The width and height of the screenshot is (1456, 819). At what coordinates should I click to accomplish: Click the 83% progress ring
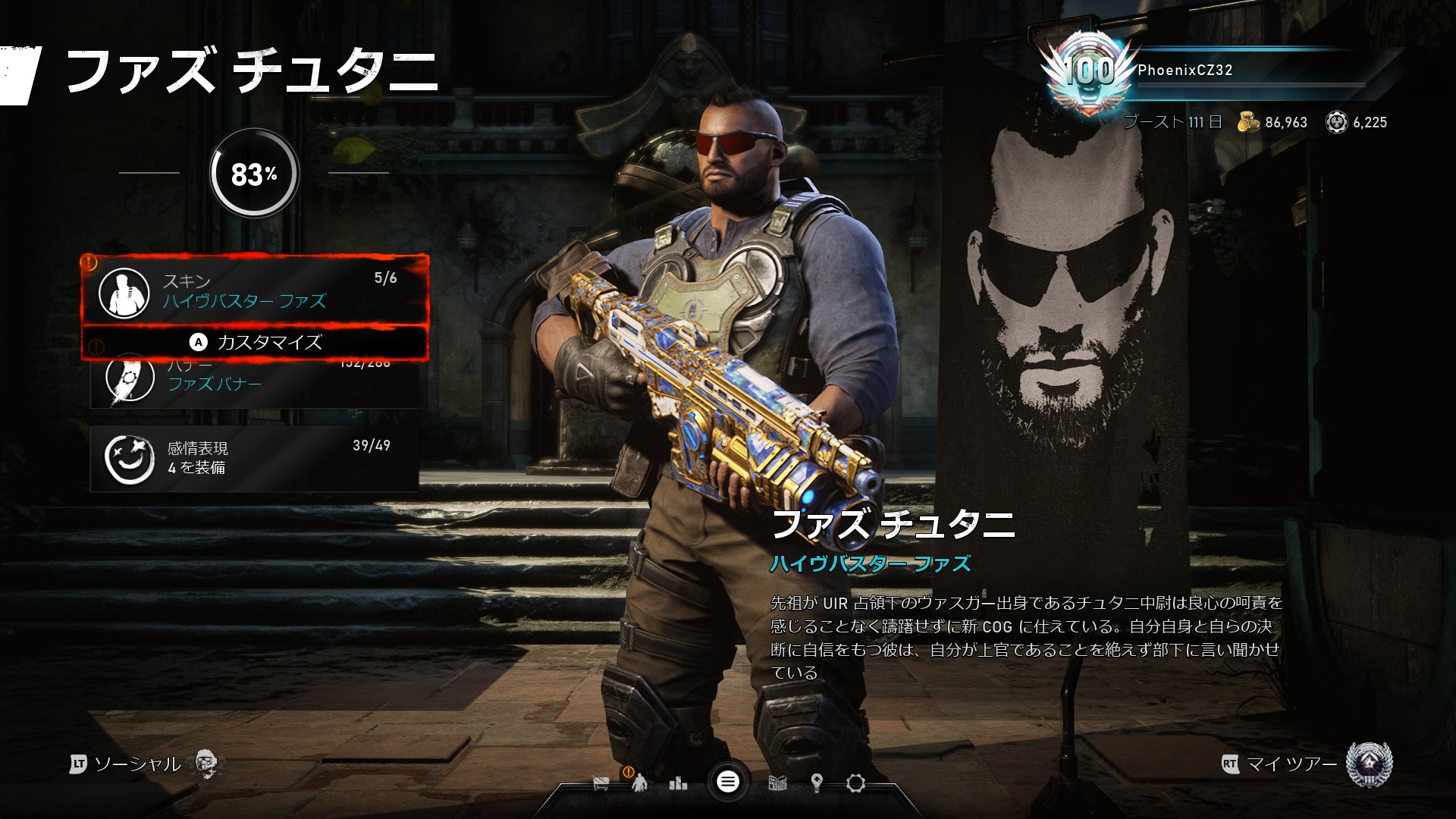tap(255, 173)
